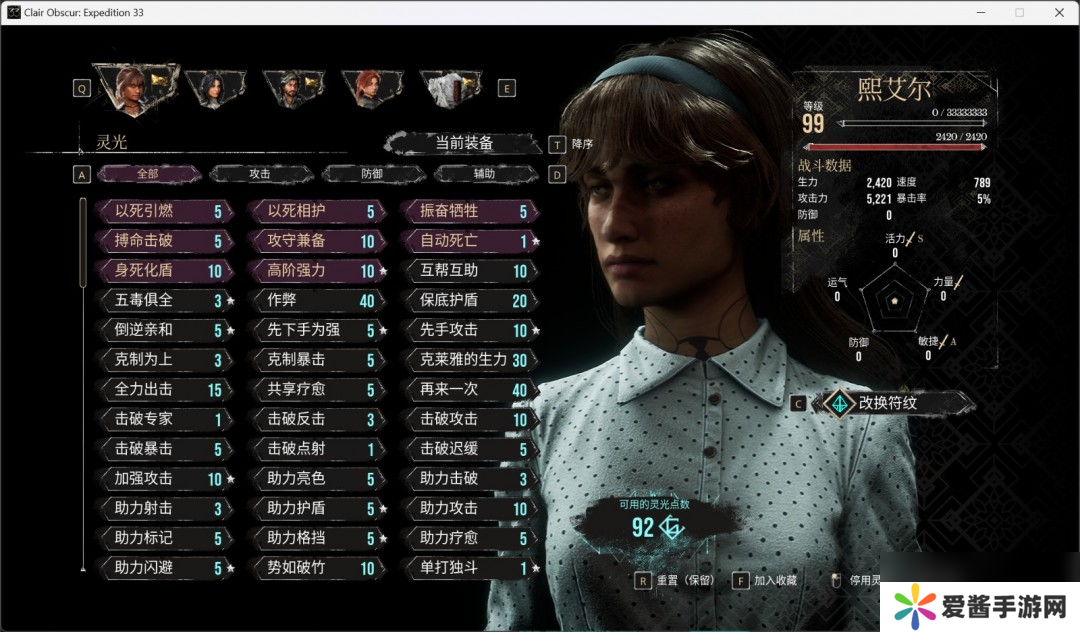Choose the 全力出击 lumina entry
Viewport: 1080px width, 632px height.
pos(162,390)
